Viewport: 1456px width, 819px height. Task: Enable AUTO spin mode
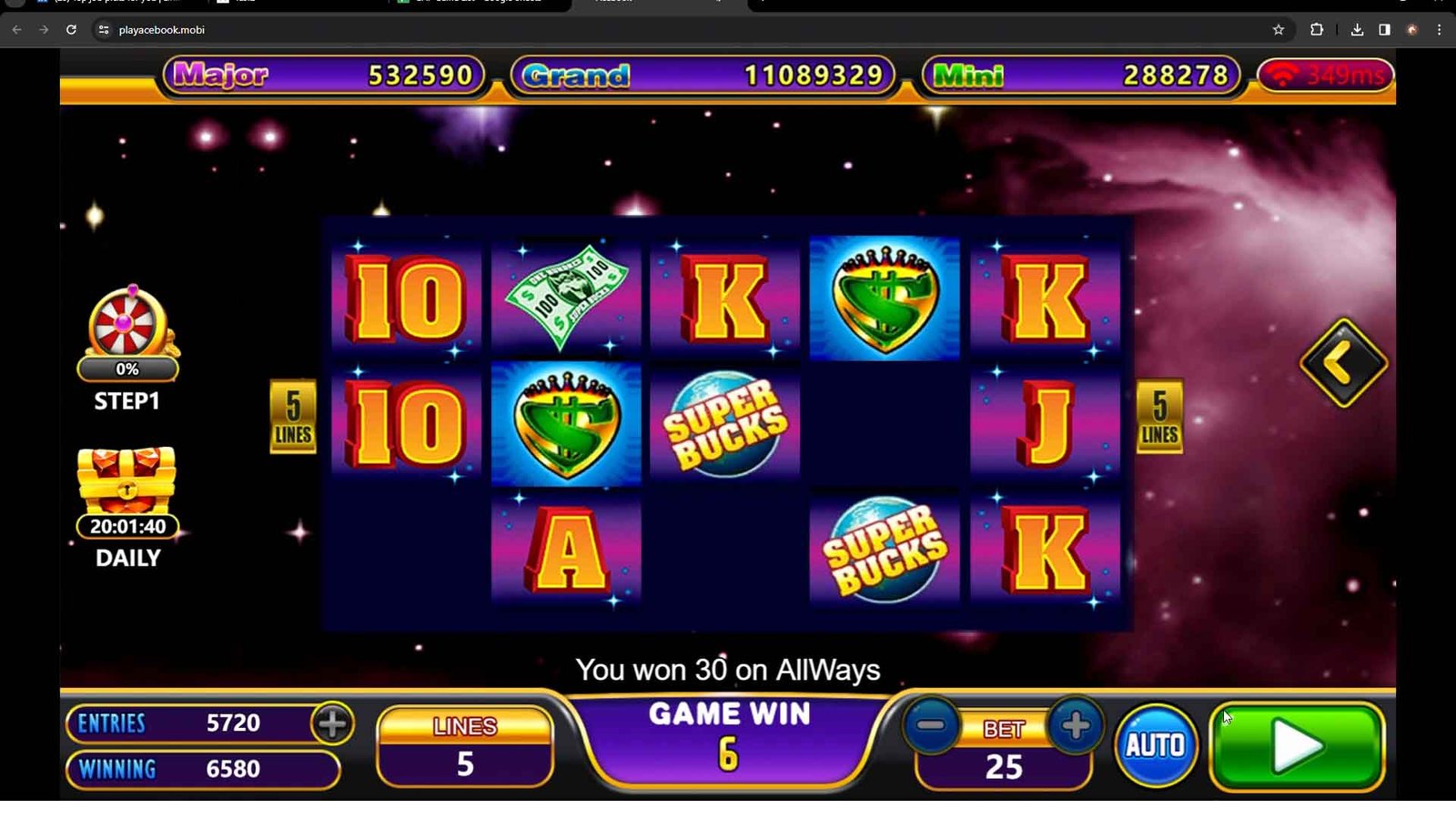tap(1156, 745)
